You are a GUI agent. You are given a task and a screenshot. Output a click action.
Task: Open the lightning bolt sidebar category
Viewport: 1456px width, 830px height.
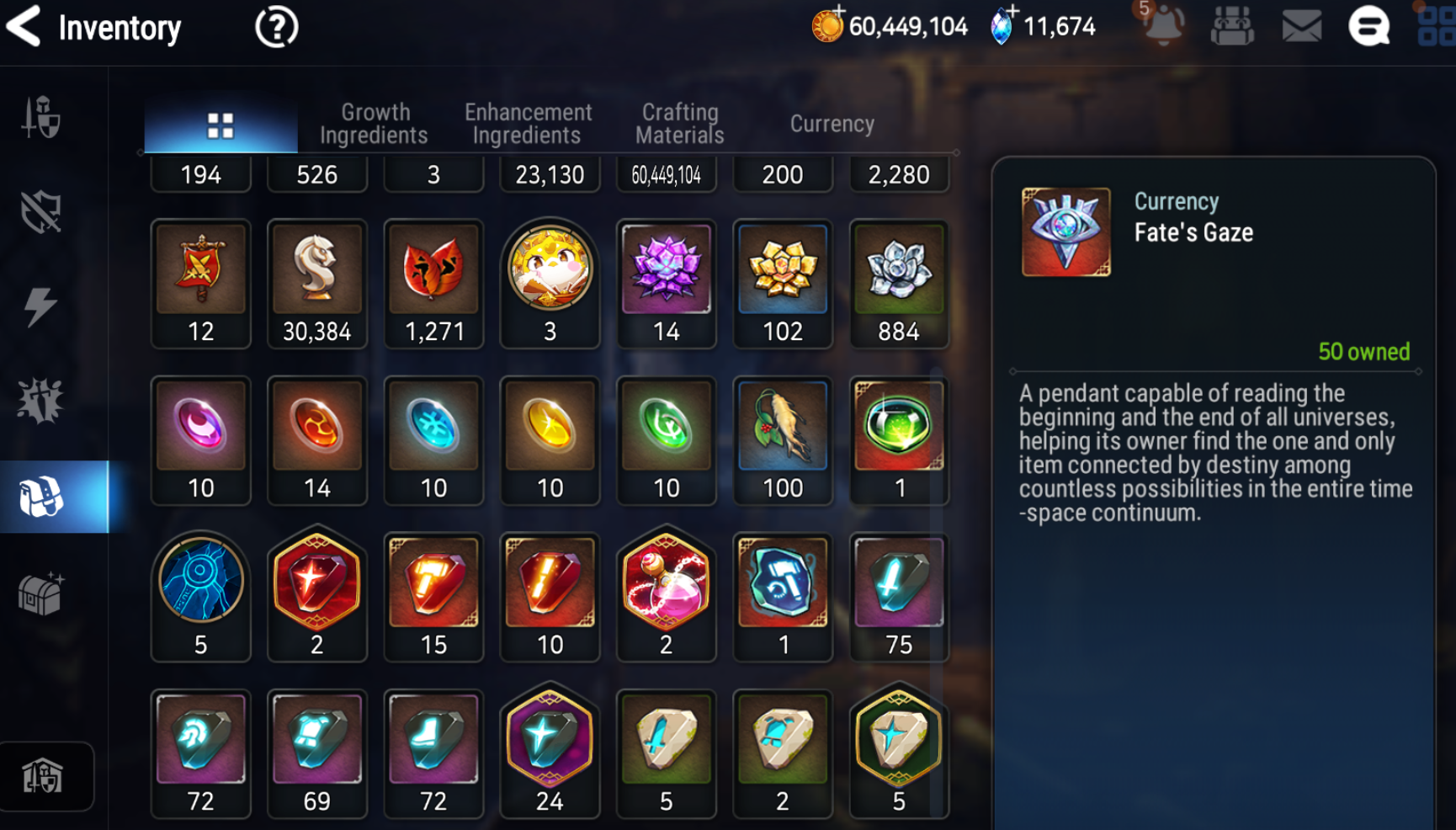tap(40, 306)
